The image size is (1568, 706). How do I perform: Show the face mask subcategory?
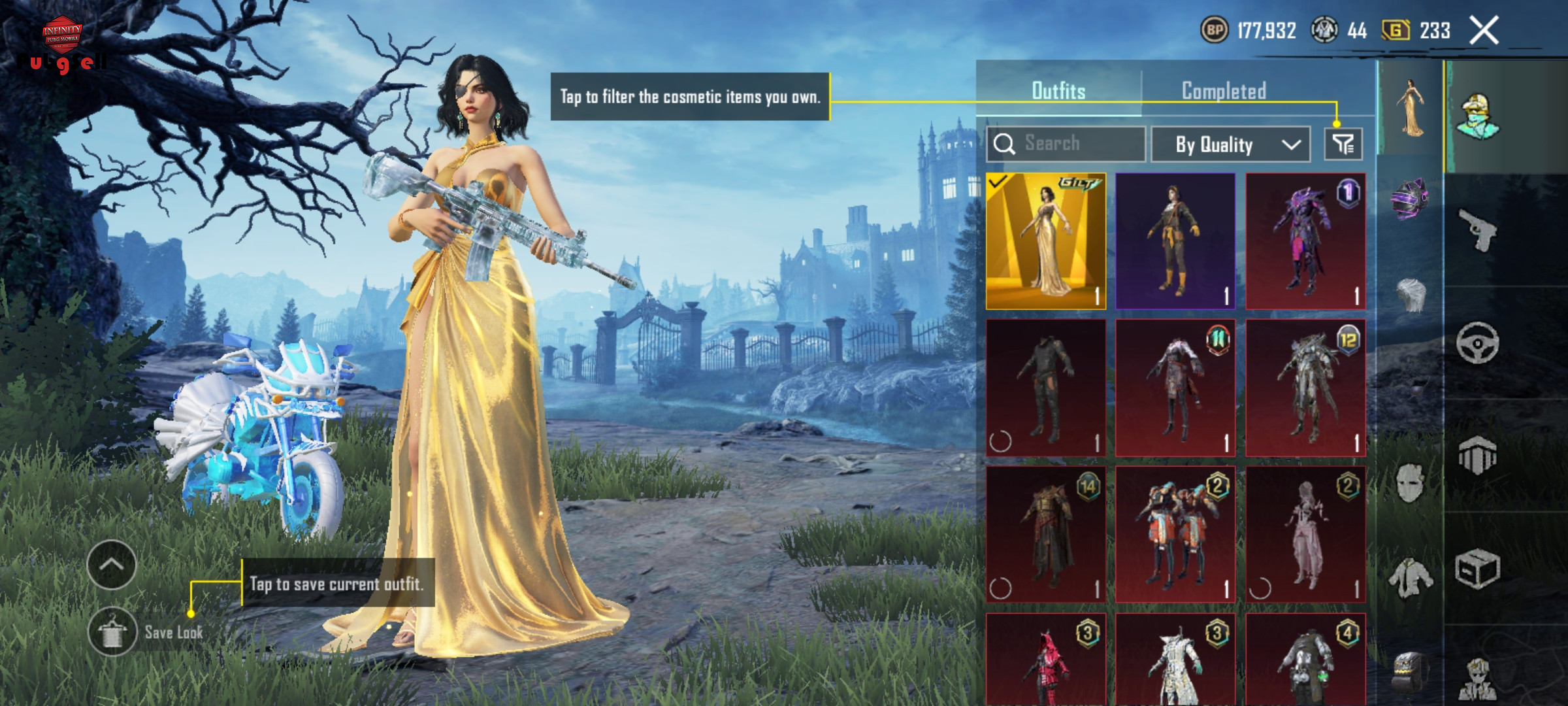[1411, 482]
